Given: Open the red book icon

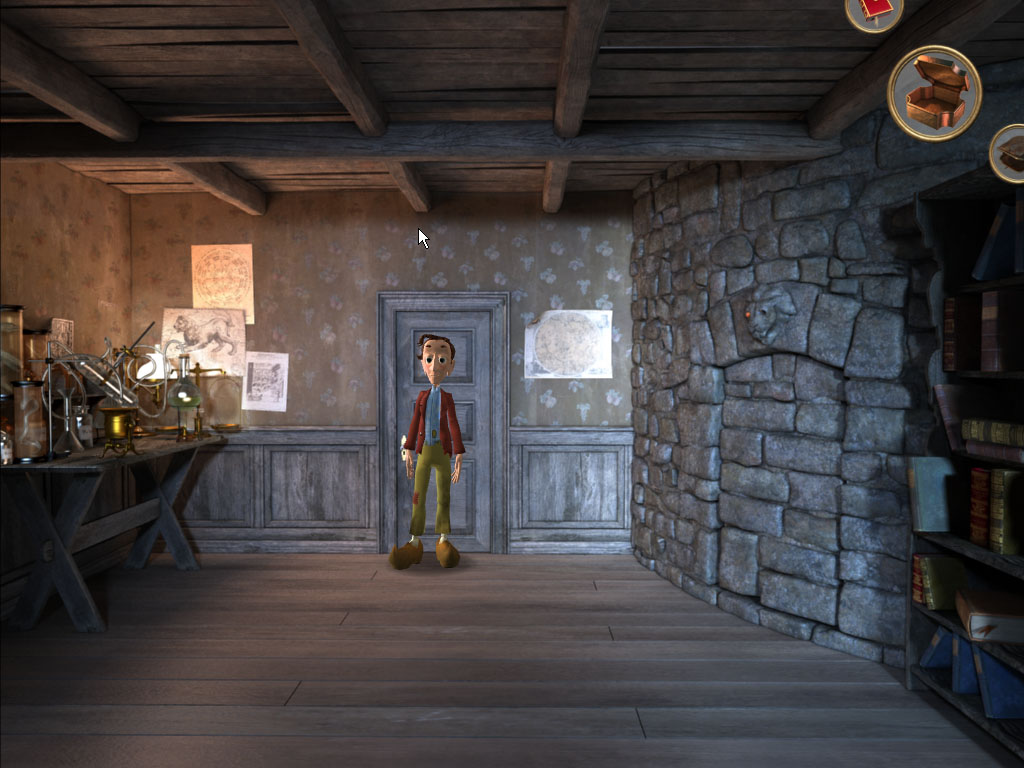Looking at the screenshot, I should tap(875, 10).
